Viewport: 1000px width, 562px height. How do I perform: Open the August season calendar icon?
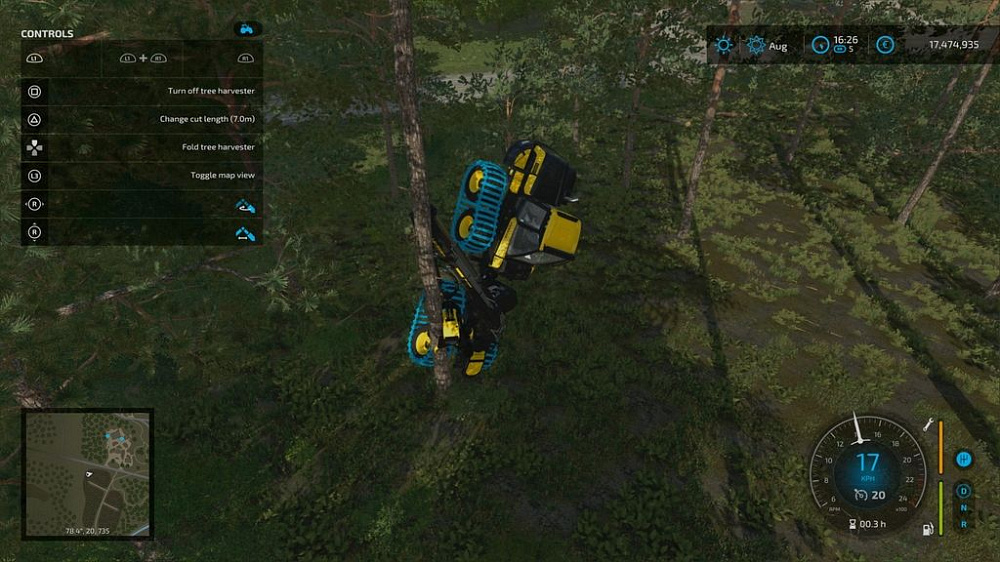756,45
